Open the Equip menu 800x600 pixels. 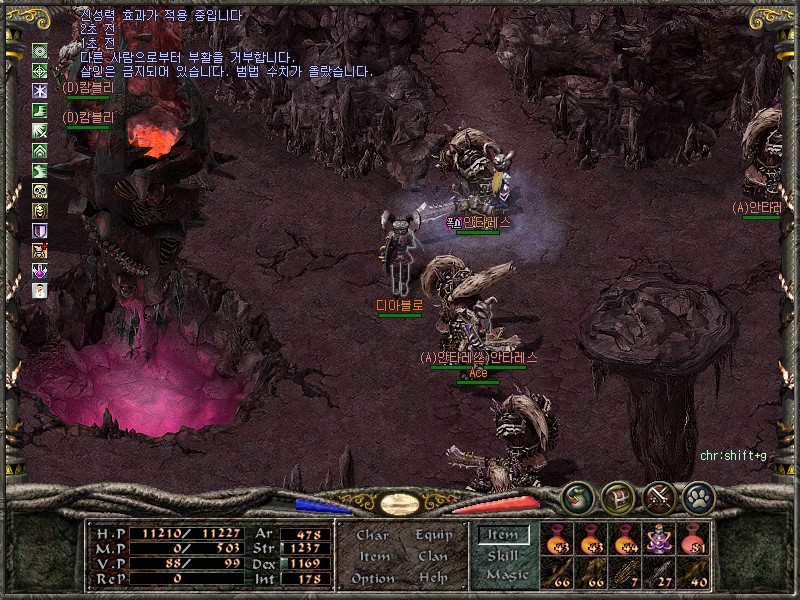(433, 535)
